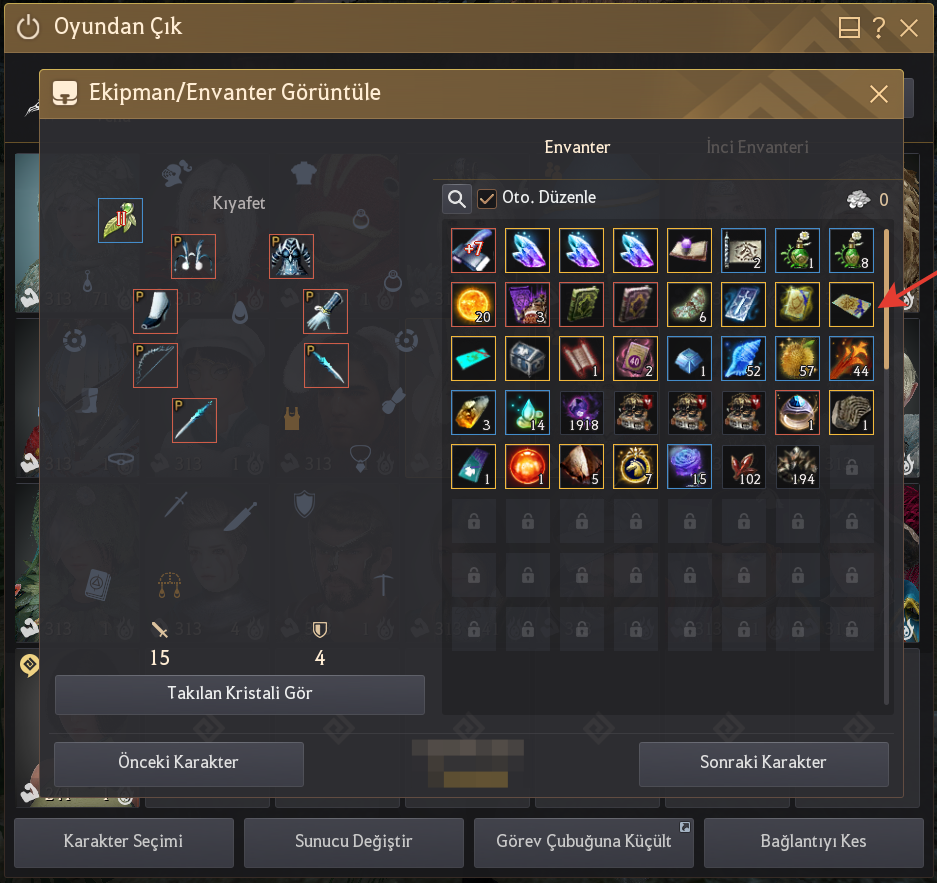The image size is (937, 883).
Task: Click the inventory search magnifier button
Action: [457, 199]
